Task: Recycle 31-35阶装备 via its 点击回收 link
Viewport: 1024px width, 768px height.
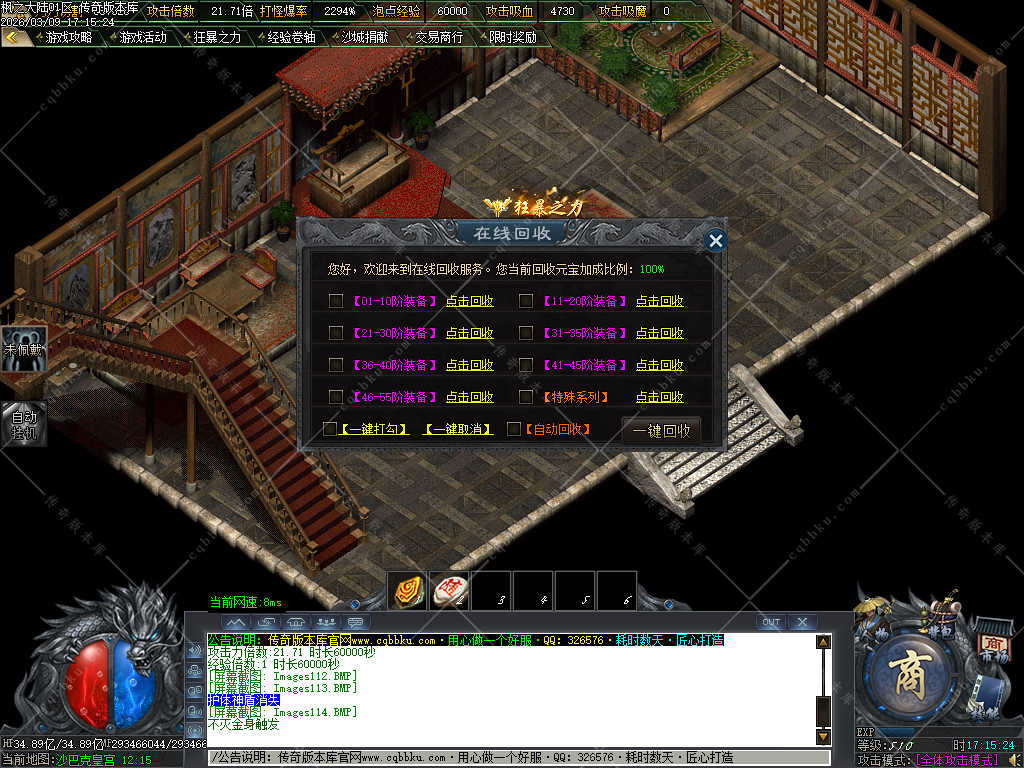Action: (660, 333)
